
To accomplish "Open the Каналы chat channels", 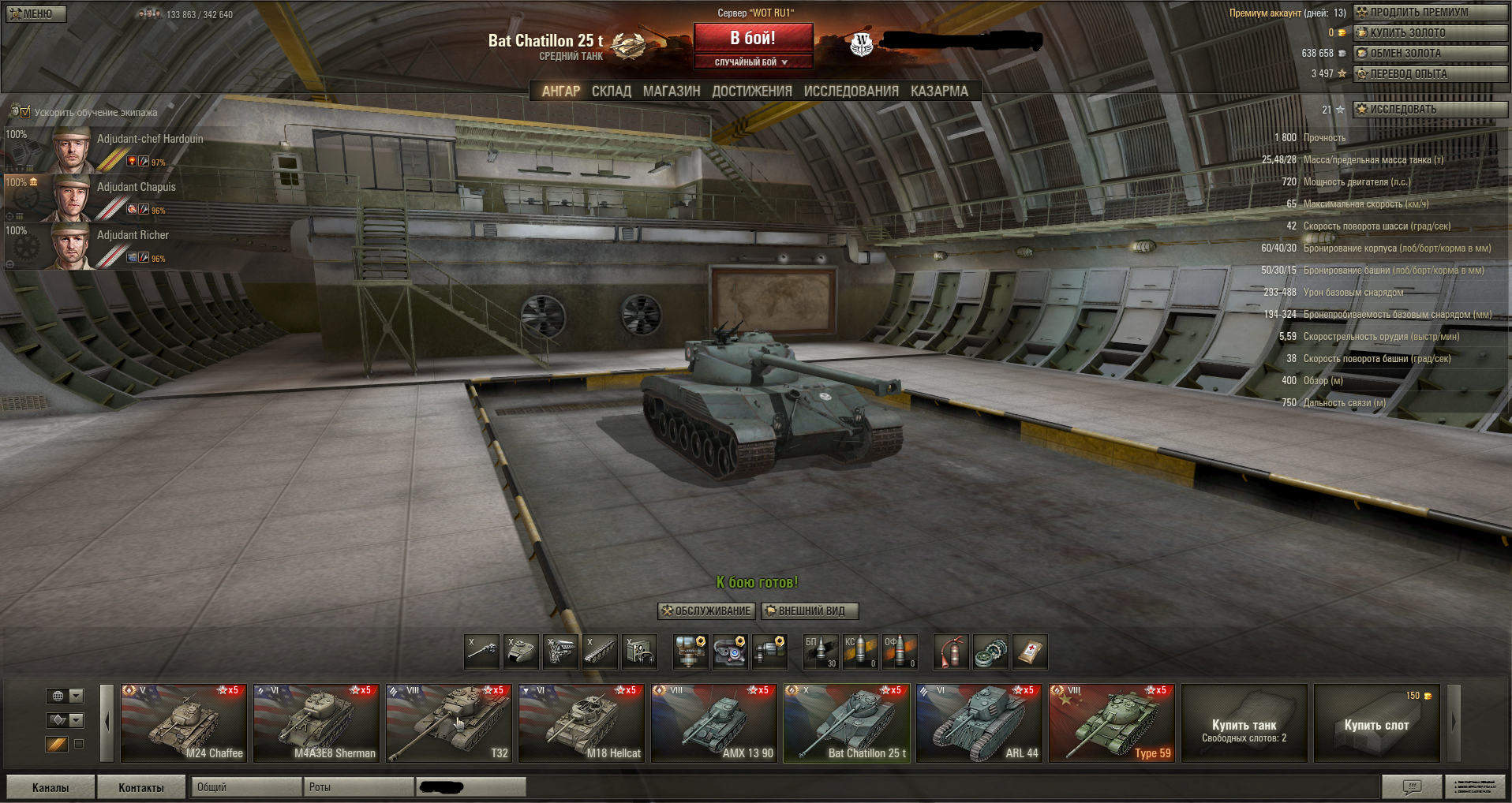I will [x=51, y=787].
